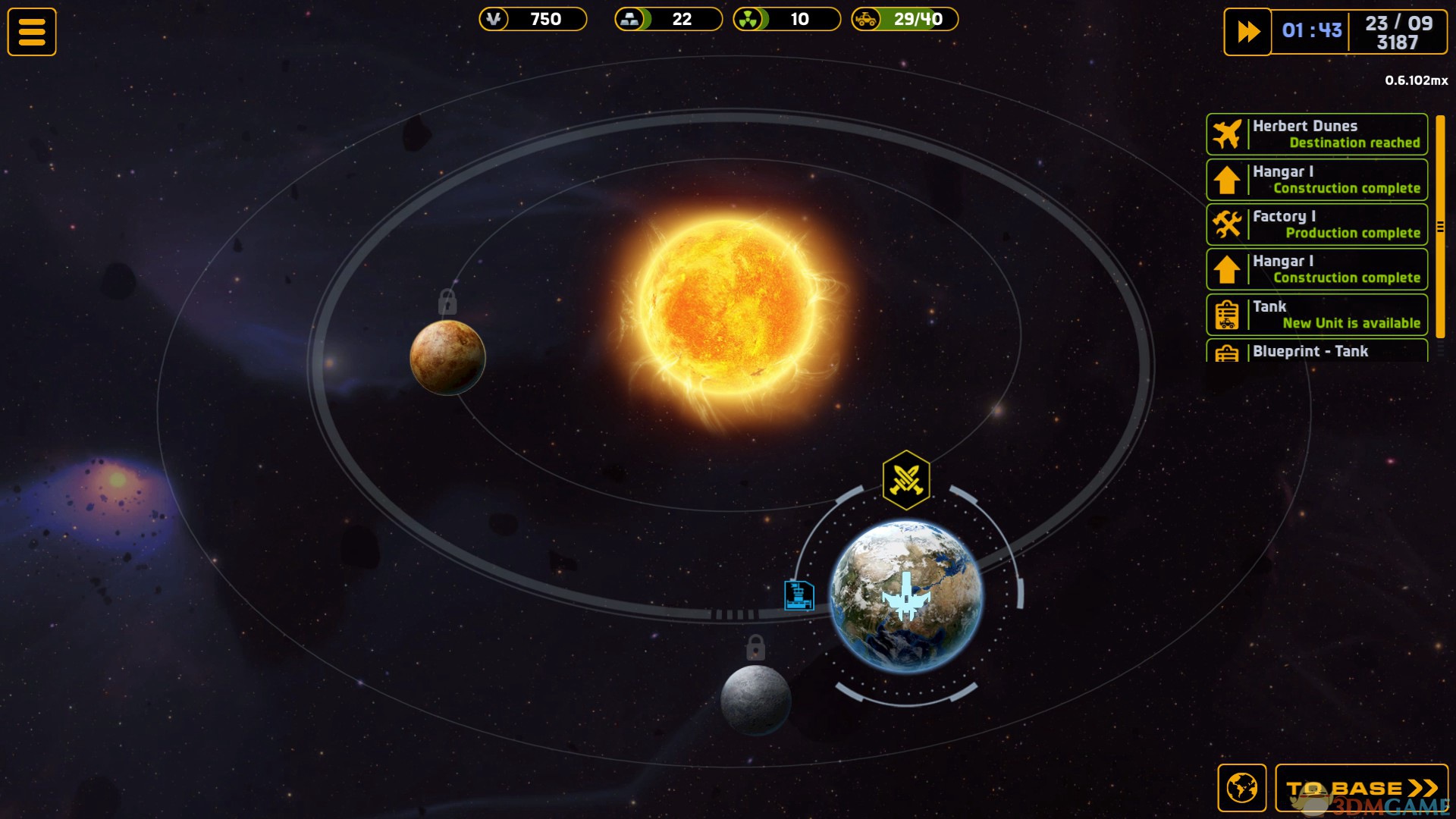Open the hamburger main menu
This screenshot has height=819, width=1456.
(x=32, y=32)
